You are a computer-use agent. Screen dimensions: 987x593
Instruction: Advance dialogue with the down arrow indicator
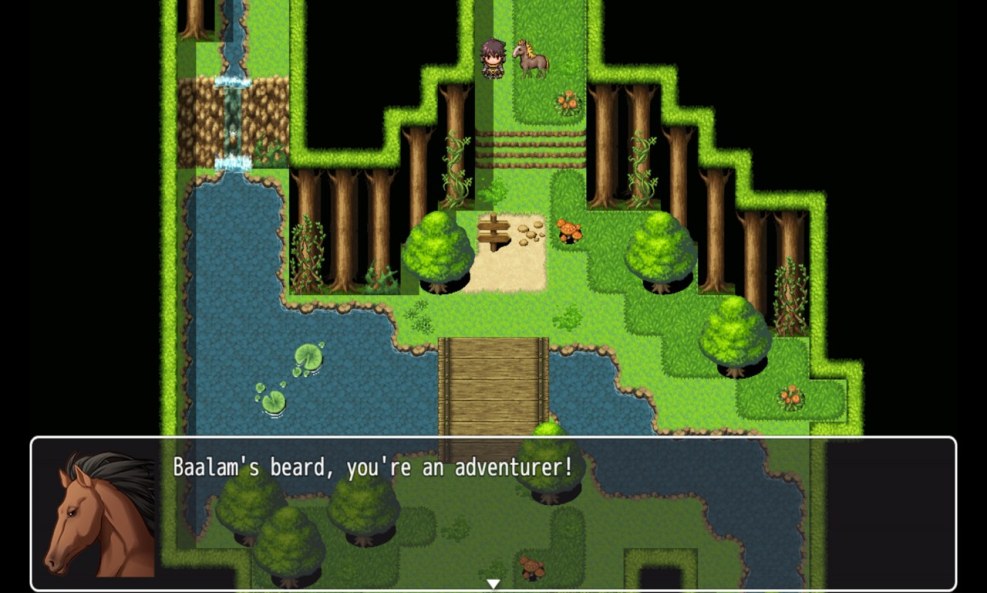(493, 583)
